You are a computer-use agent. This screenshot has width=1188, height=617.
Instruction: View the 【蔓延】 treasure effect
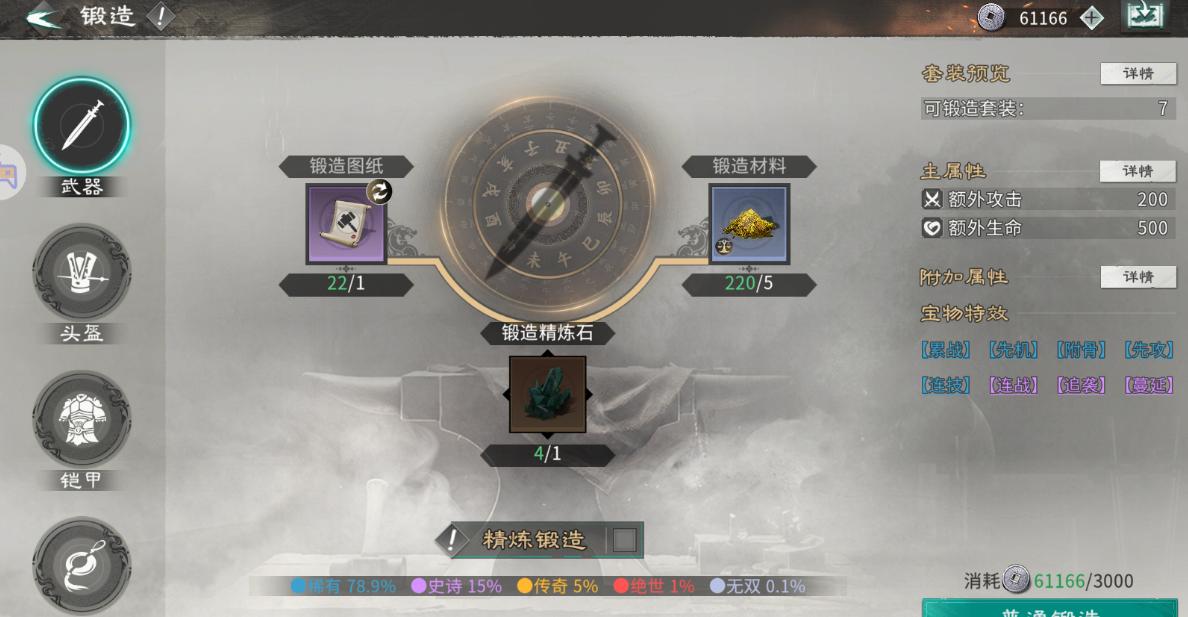(x=1148, y=385)
